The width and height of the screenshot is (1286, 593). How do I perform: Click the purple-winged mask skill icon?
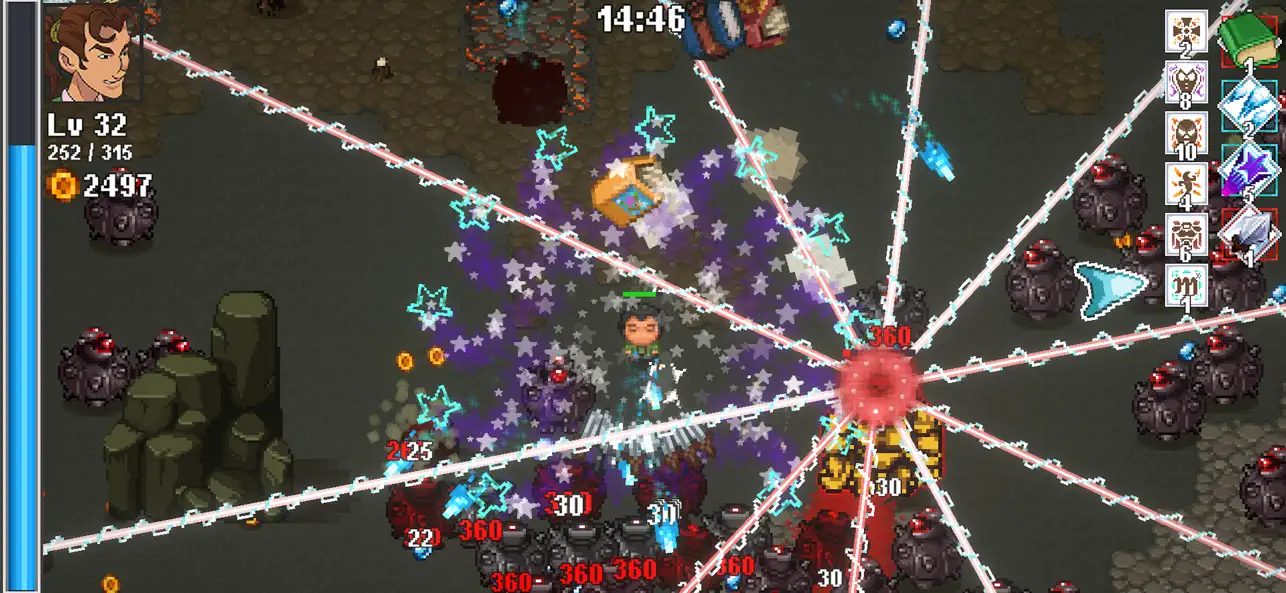1186,82
